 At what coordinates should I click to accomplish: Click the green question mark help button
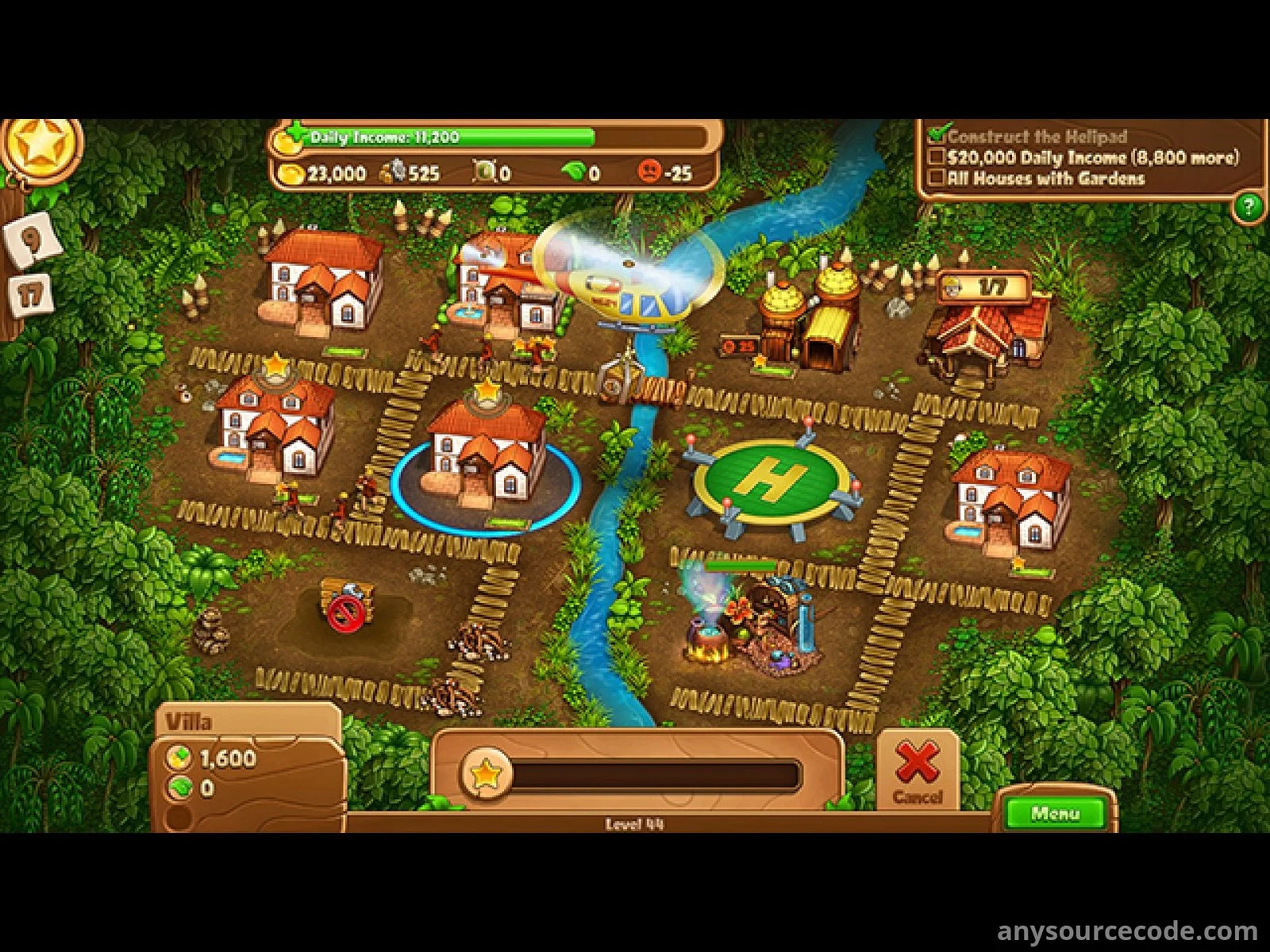(x=1247, y=208)
